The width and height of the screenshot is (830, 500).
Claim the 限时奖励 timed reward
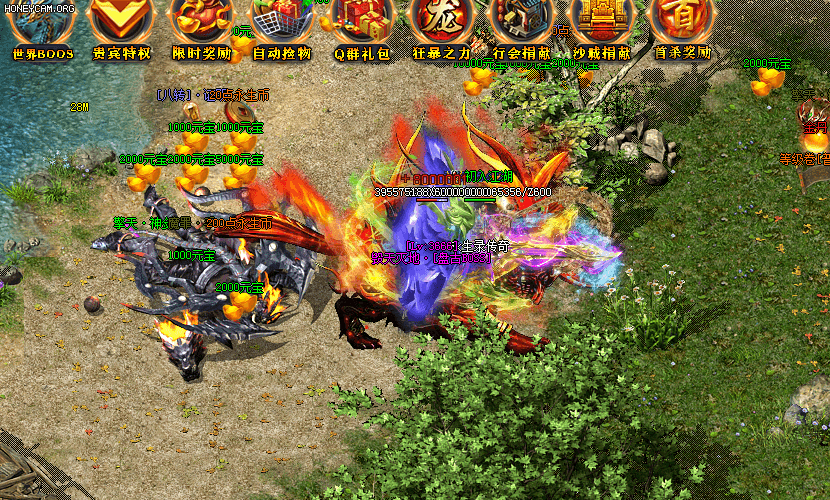pyautogui.click(x=201, y=24)
